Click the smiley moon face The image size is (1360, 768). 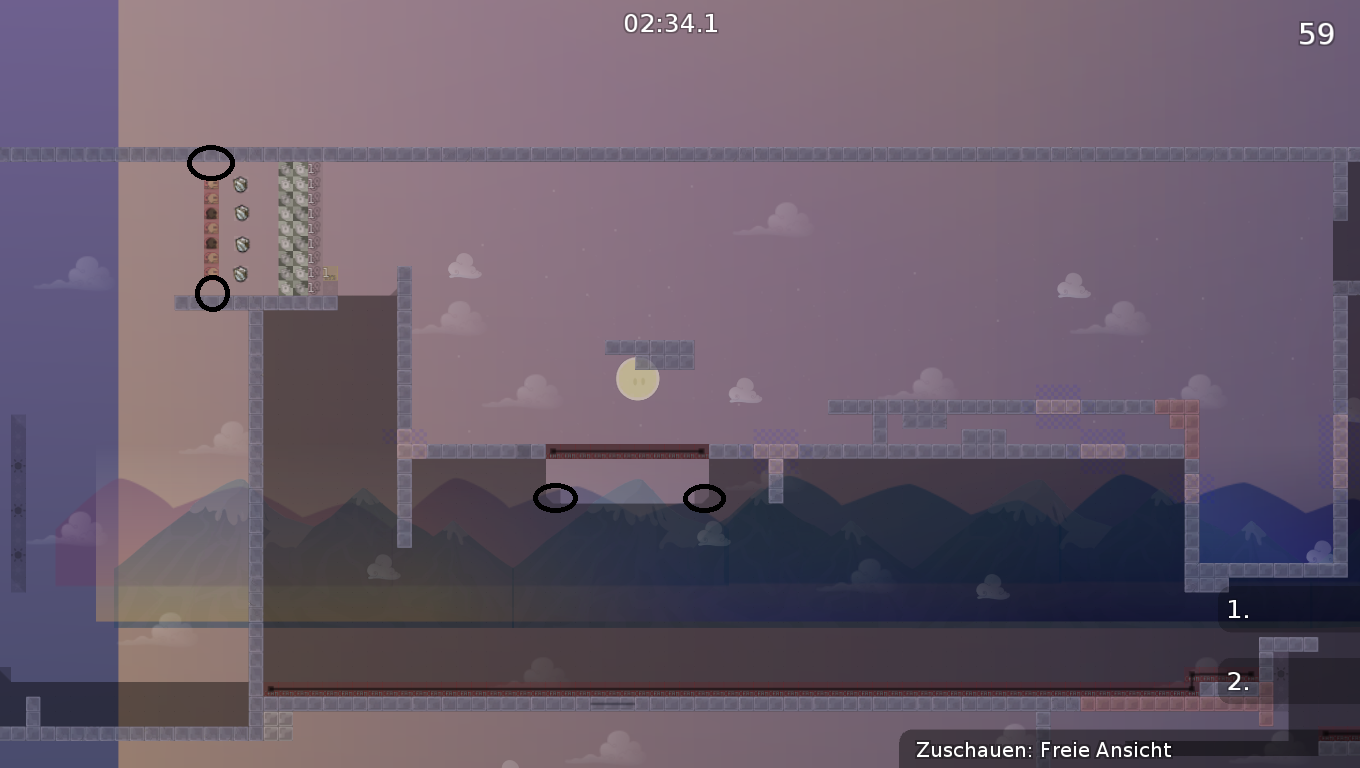(x=637, y=378)
